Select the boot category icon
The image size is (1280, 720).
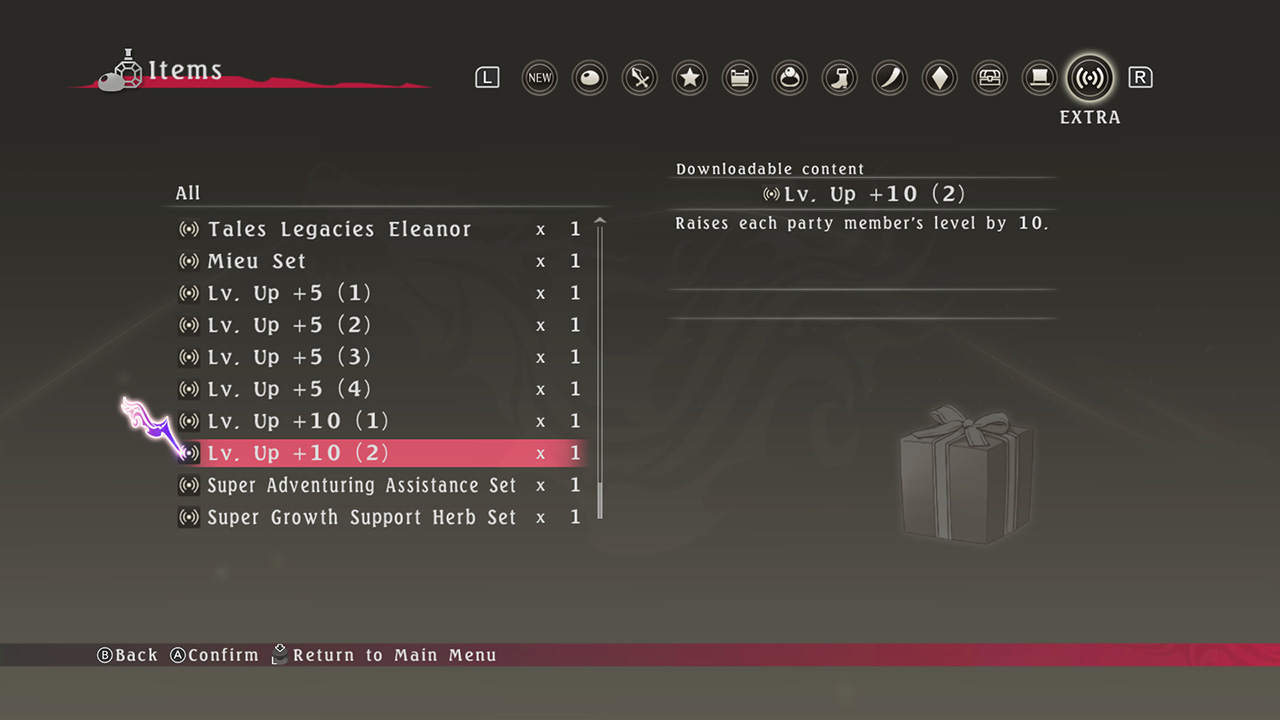(x=839, y=78)
